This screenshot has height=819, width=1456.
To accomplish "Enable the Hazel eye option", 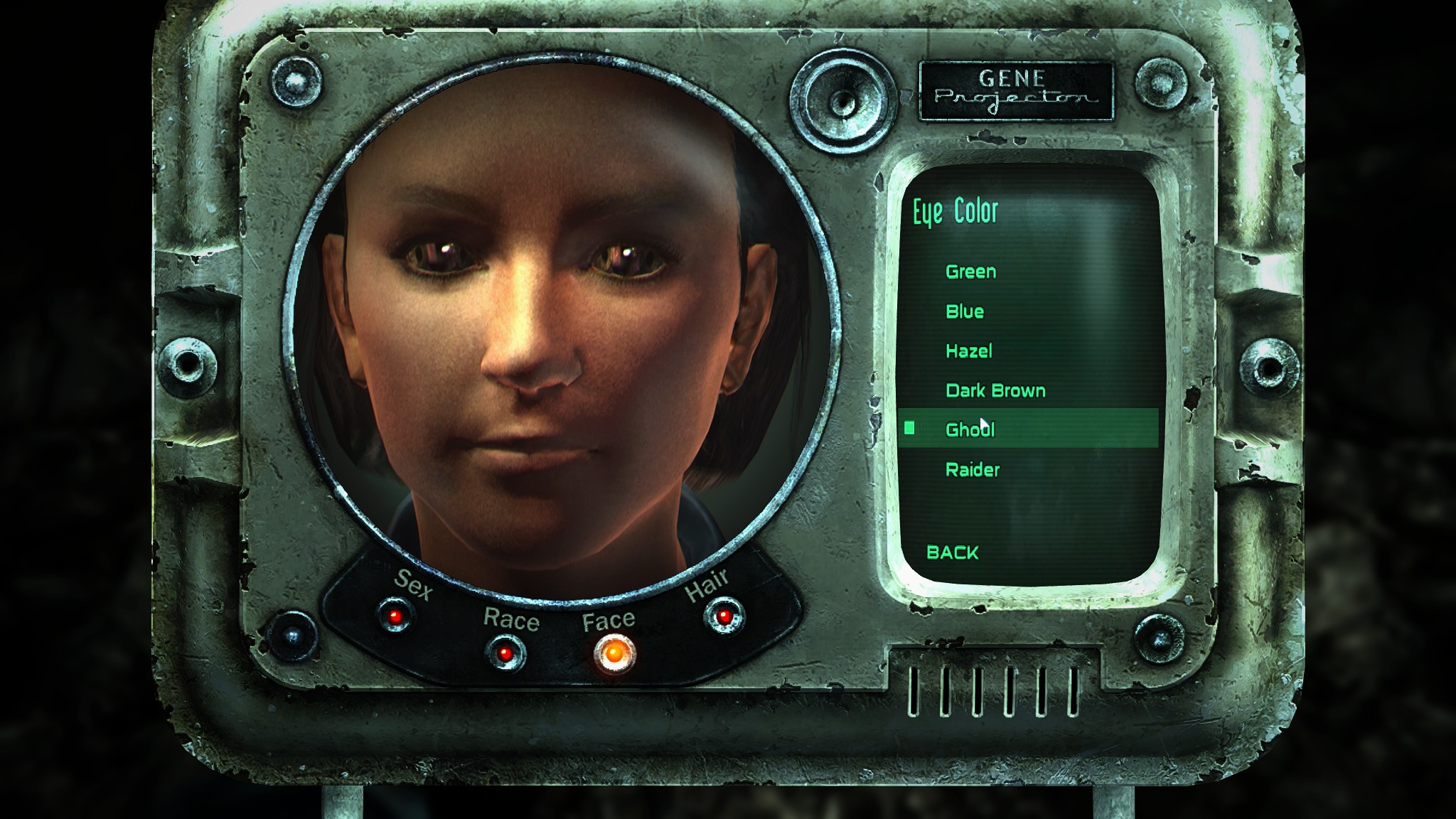I will pos(969,351).
